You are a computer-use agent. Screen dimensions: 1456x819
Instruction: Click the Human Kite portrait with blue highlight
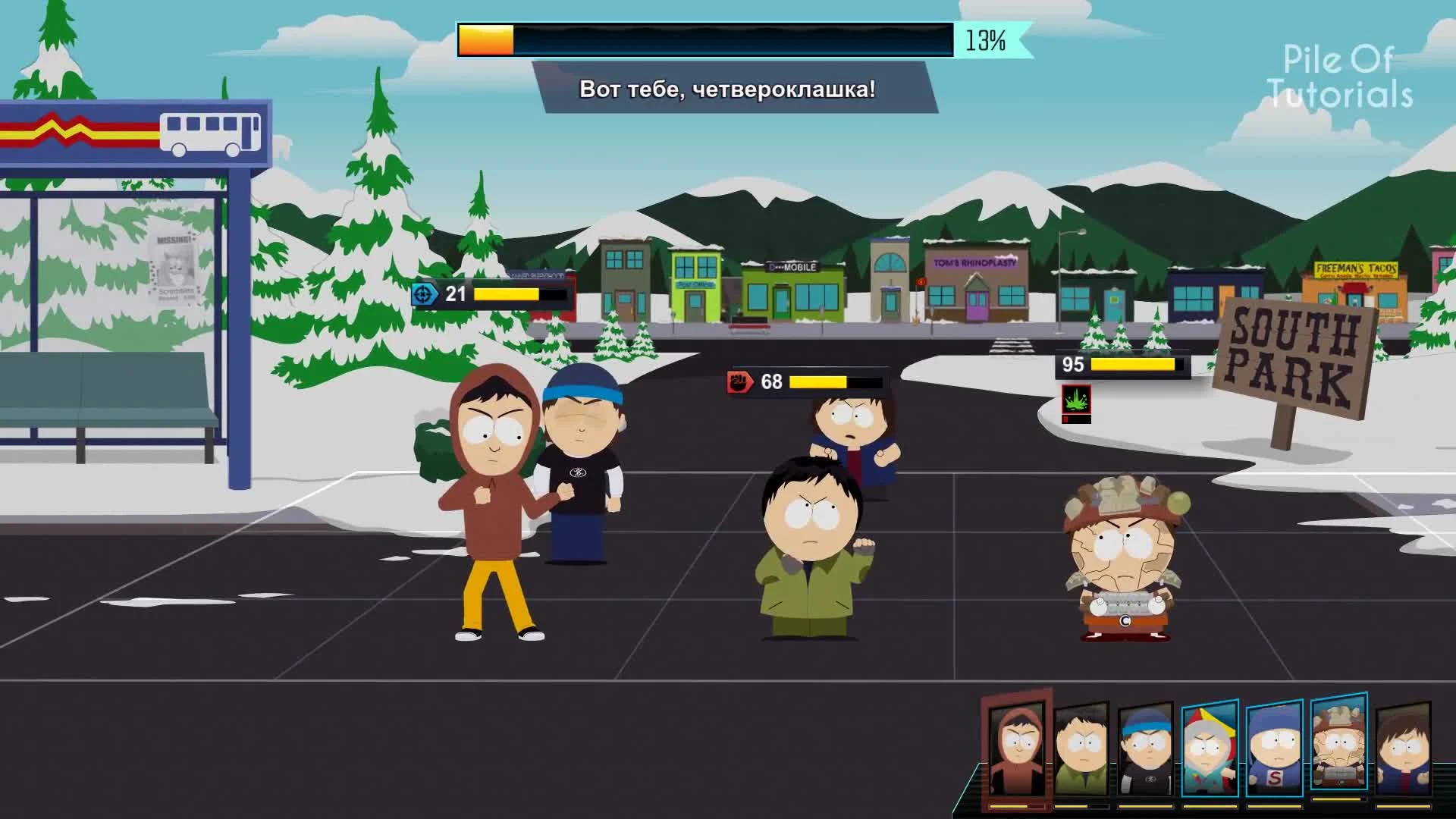pos(1209,747)
